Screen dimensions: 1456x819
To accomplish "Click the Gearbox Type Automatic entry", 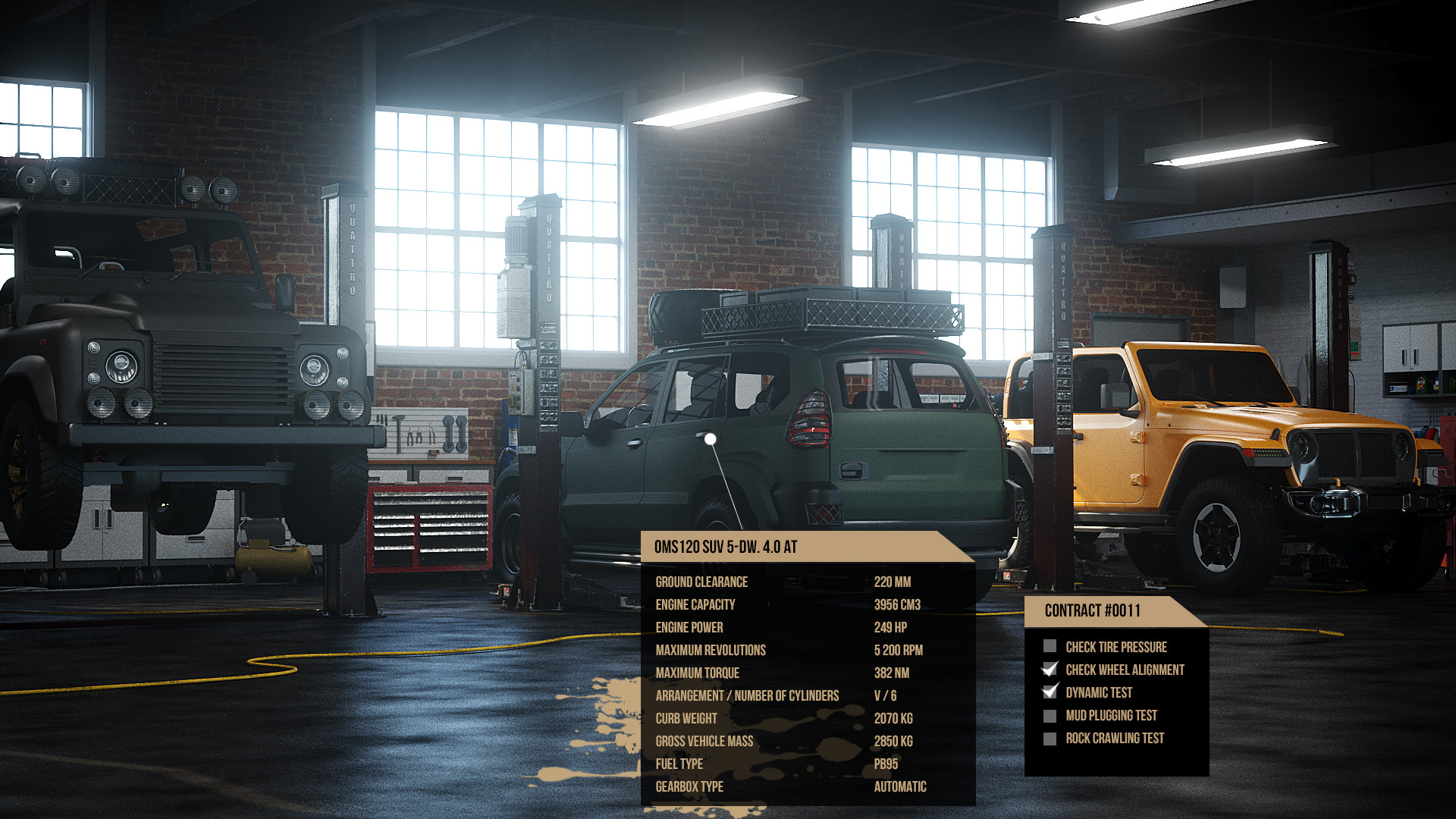I will (899, 786).
